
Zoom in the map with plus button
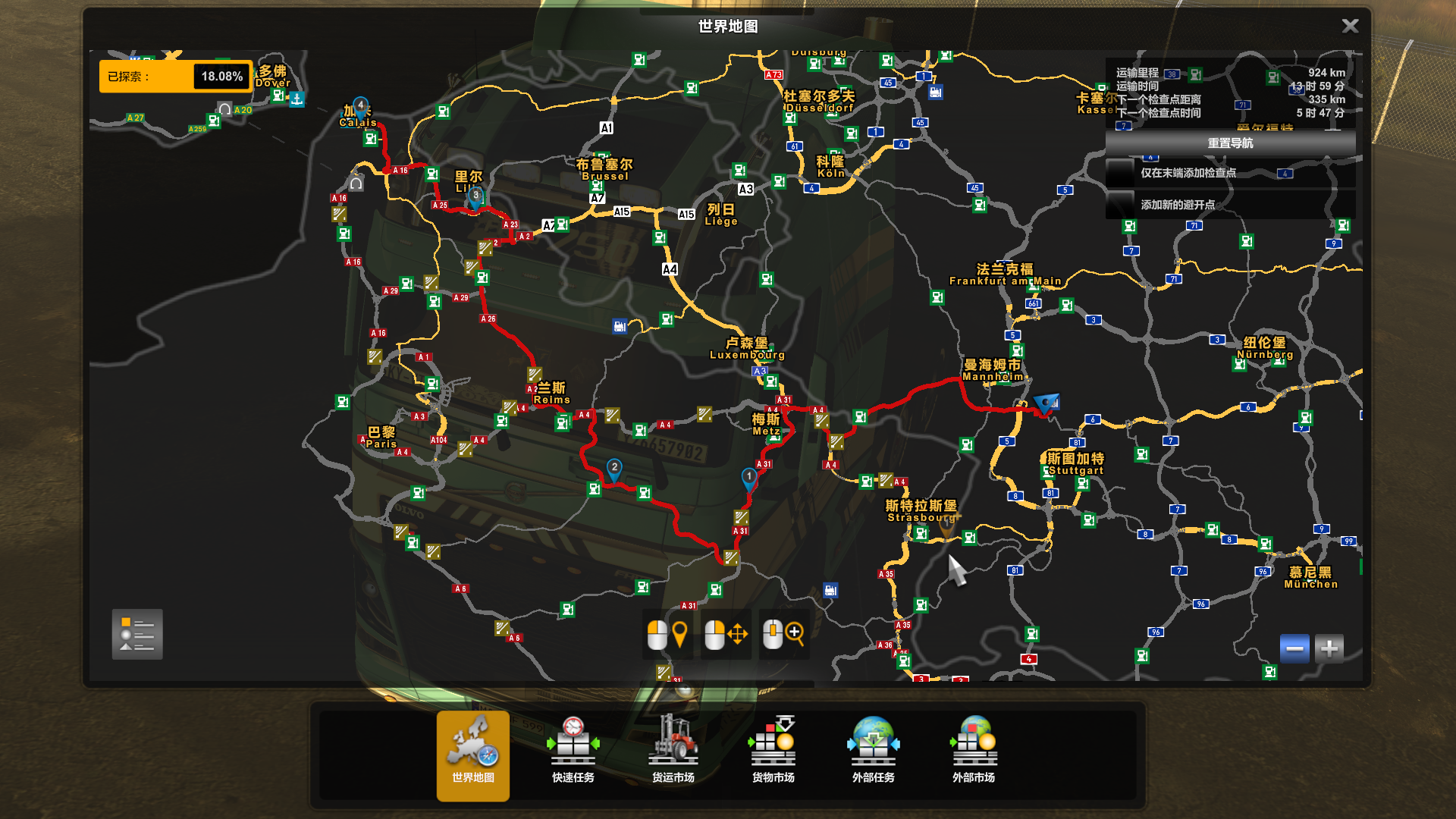pos(1329,649)
